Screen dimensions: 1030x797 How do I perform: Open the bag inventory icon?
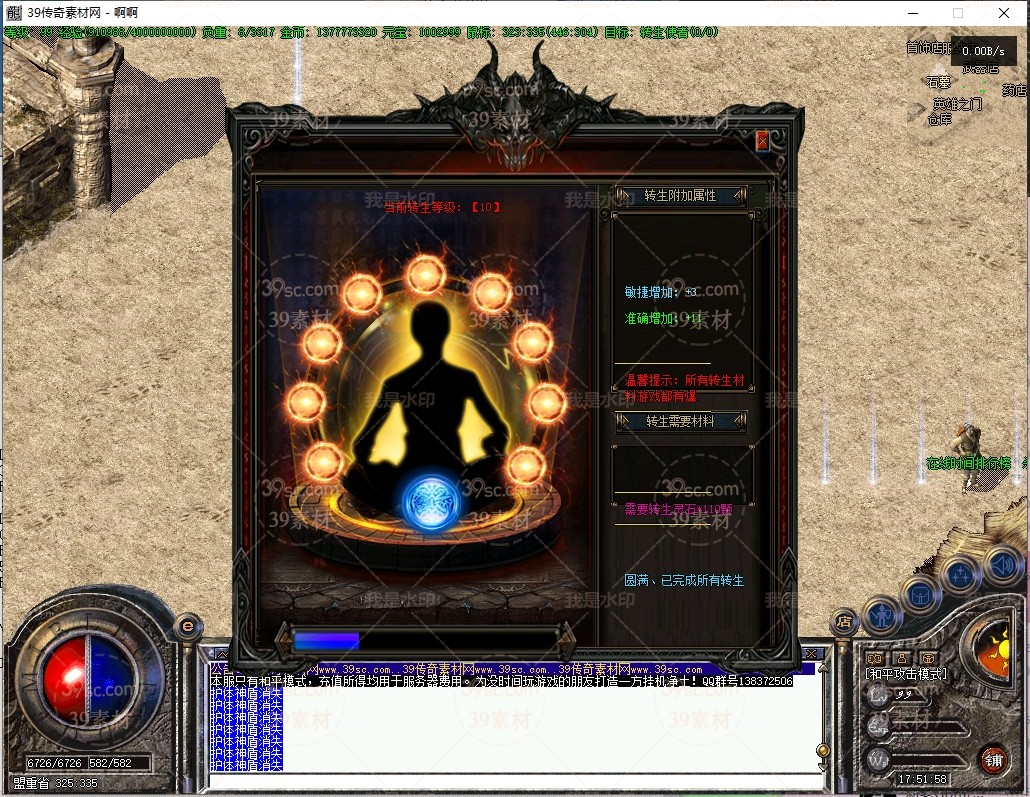[920, 595]
